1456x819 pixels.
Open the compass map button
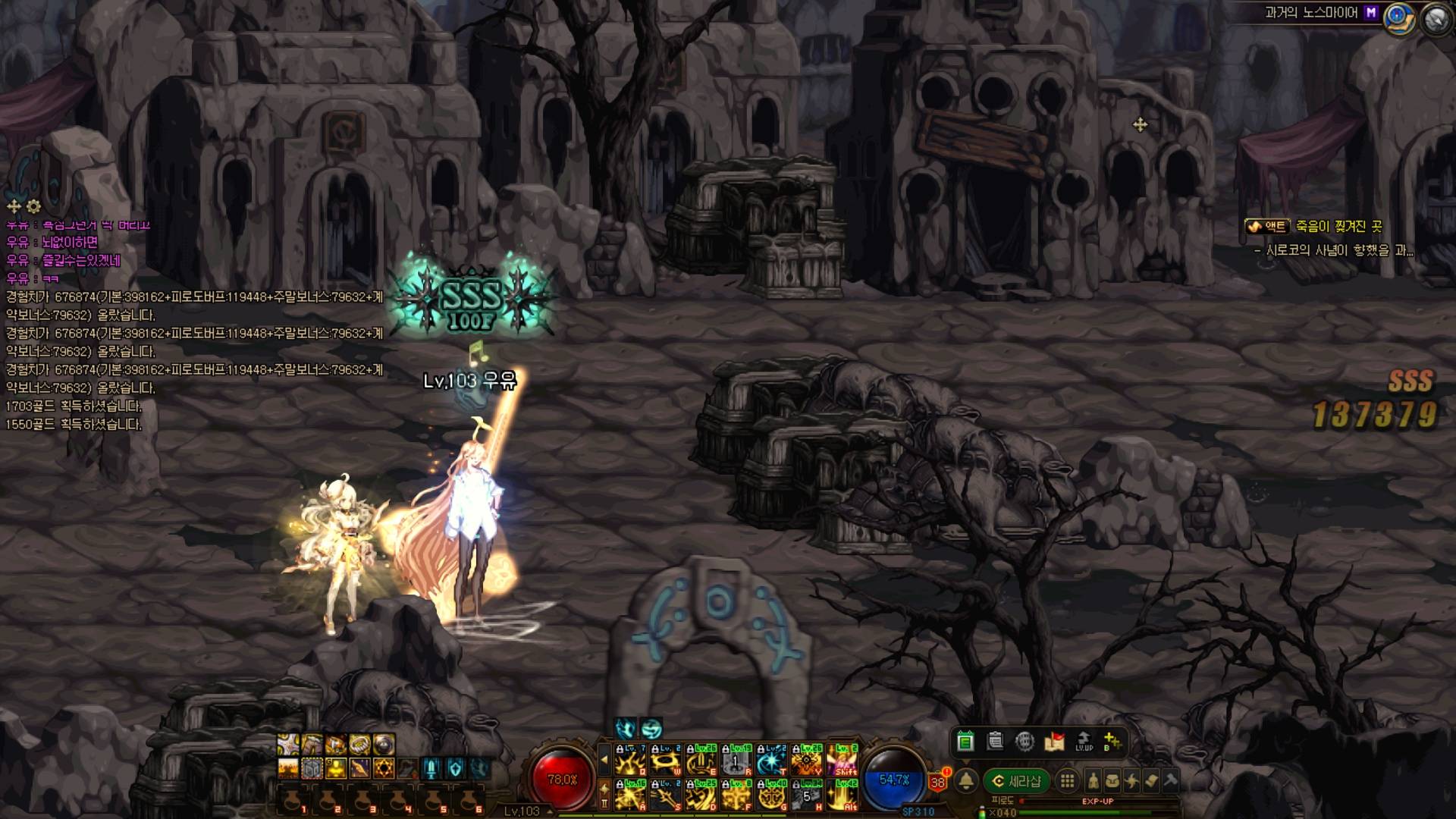(1400, 17)
